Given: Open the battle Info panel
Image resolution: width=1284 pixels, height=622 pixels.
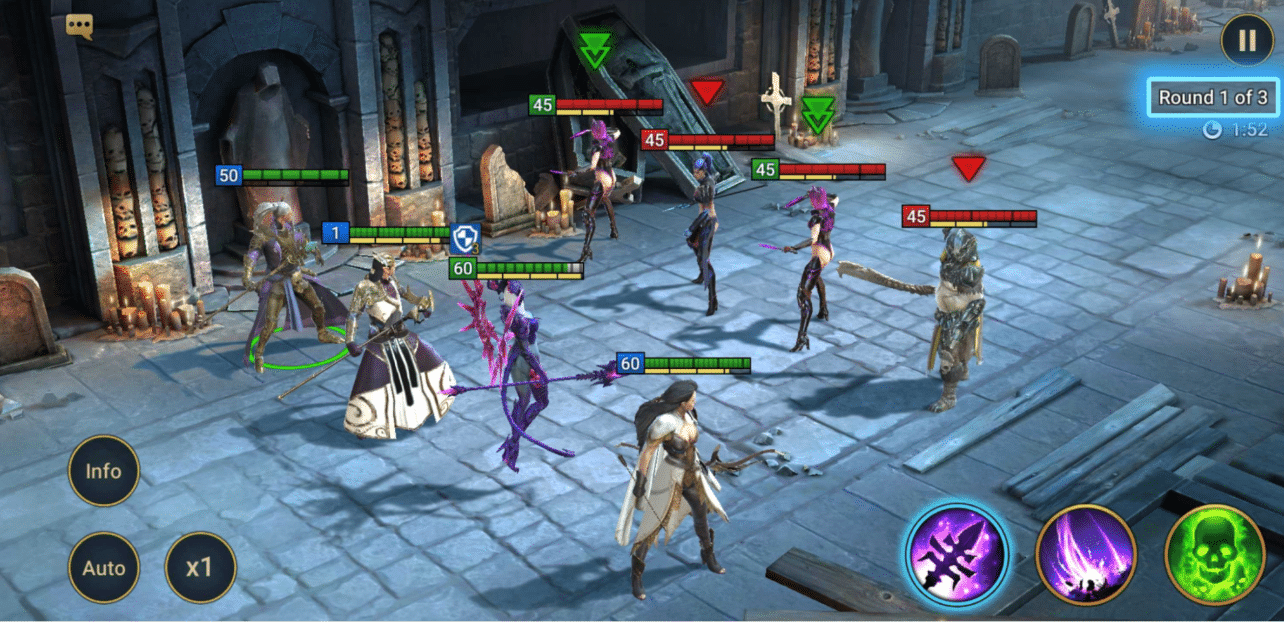Looking at the screenshot, I should tap(104, 471).
